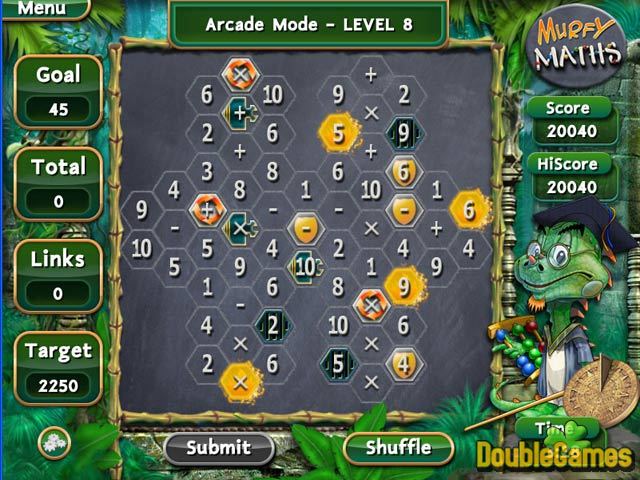This screenshot has width=640, height=480.
Task: Select the gold splat 5 tile
Action: point(338,131)
